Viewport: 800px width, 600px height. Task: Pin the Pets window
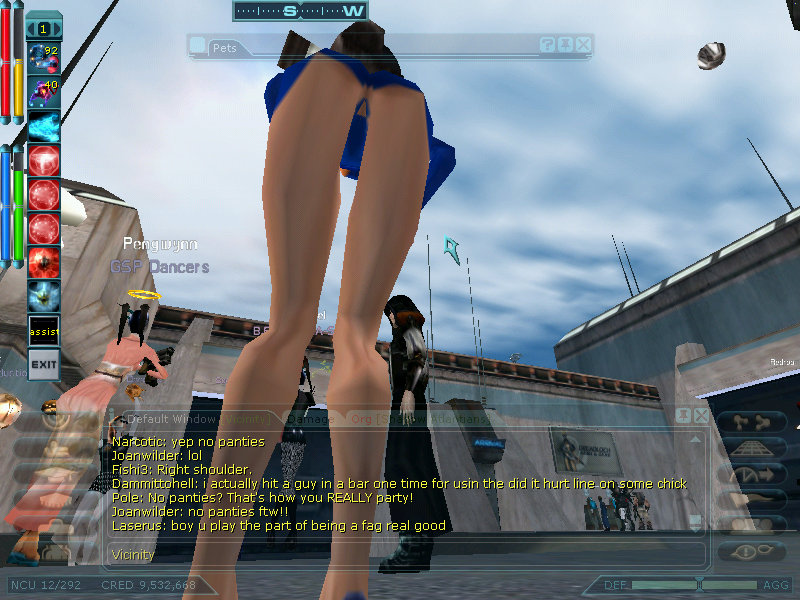[x=566, y=45]
